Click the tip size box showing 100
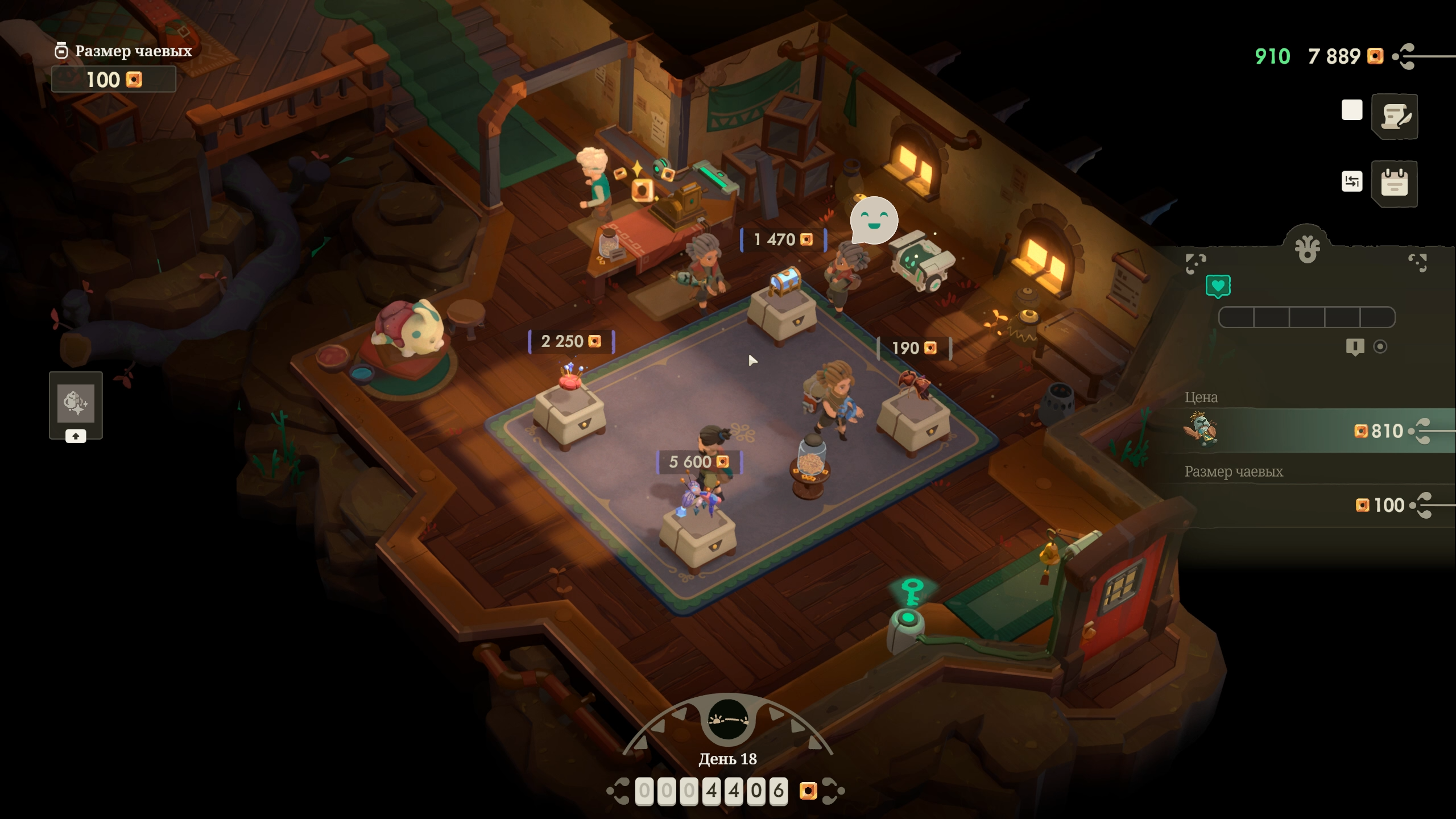This screenshot has height=819, width=1456. click(x=114, y=80)
